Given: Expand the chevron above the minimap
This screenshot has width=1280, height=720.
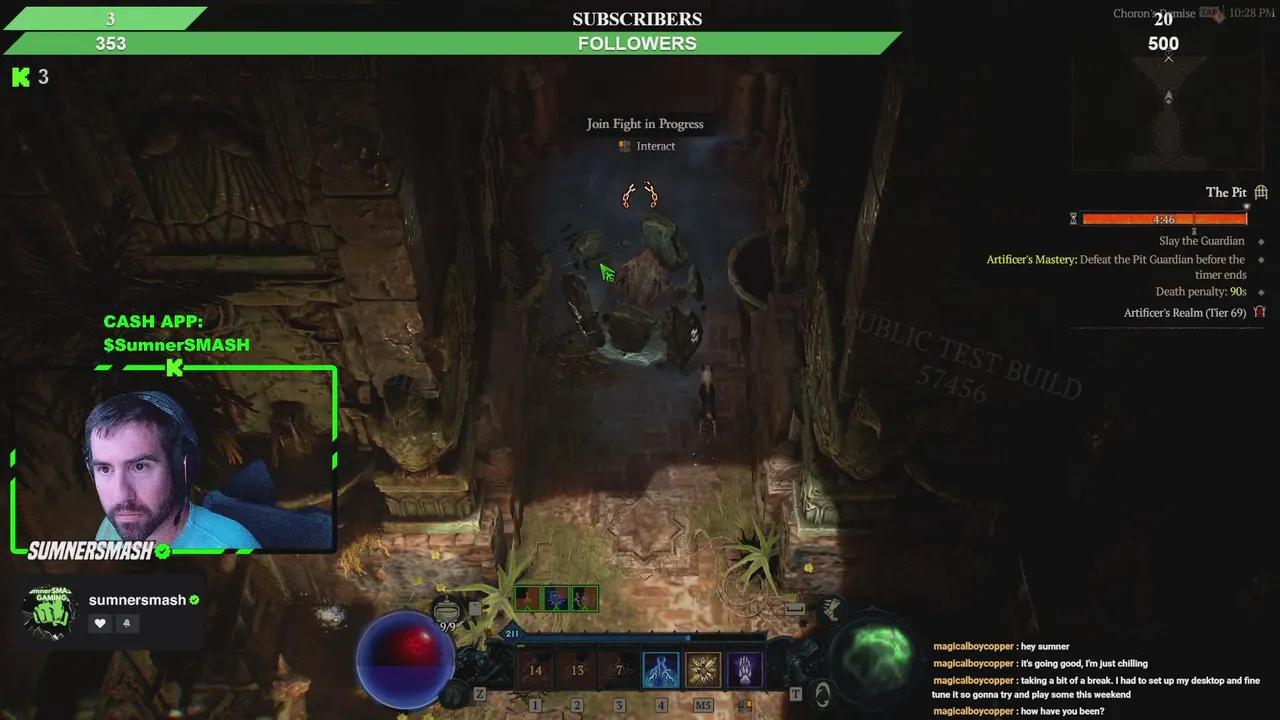Looking at the screenshot, I should click(1168, 58).
